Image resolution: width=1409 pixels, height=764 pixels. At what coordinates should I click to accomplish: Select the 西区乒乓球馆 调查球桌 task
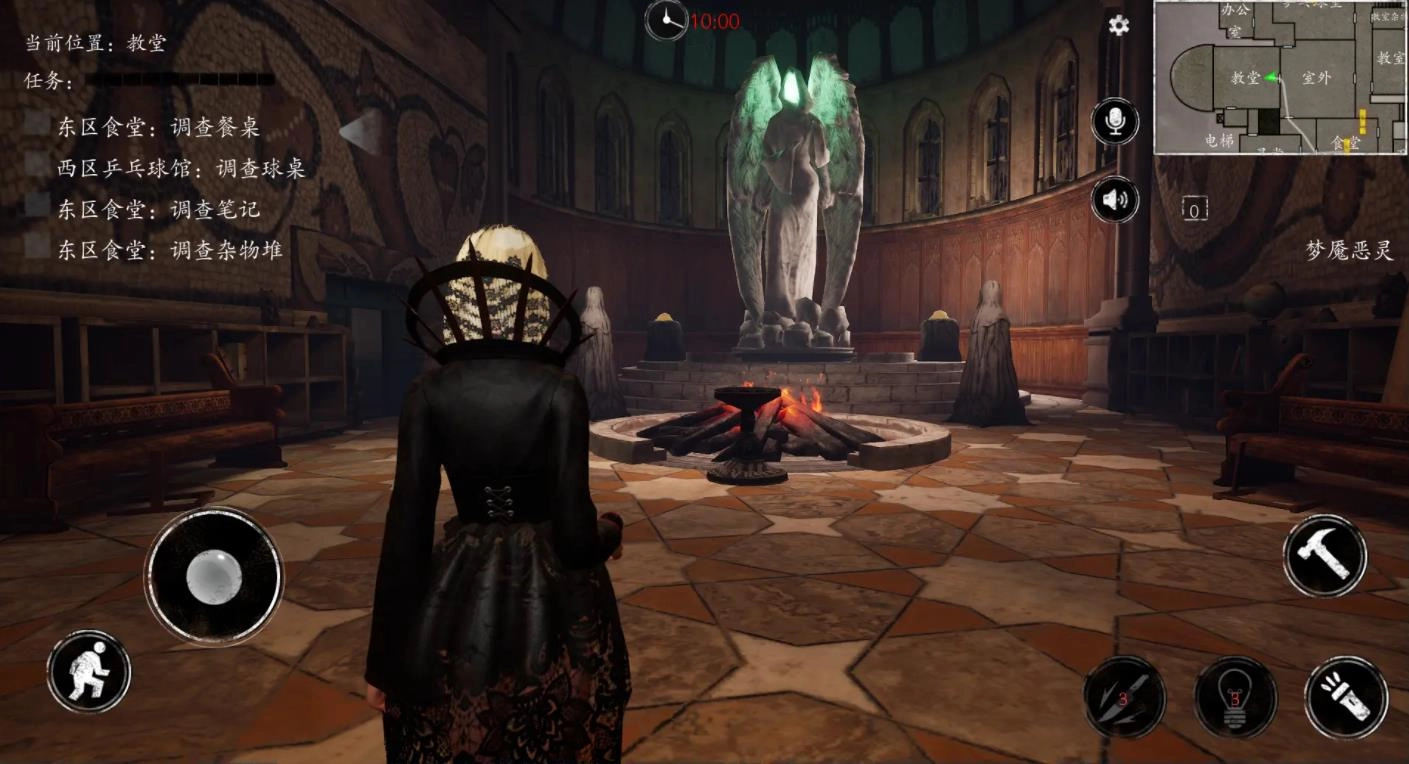[x=181, y=168]
